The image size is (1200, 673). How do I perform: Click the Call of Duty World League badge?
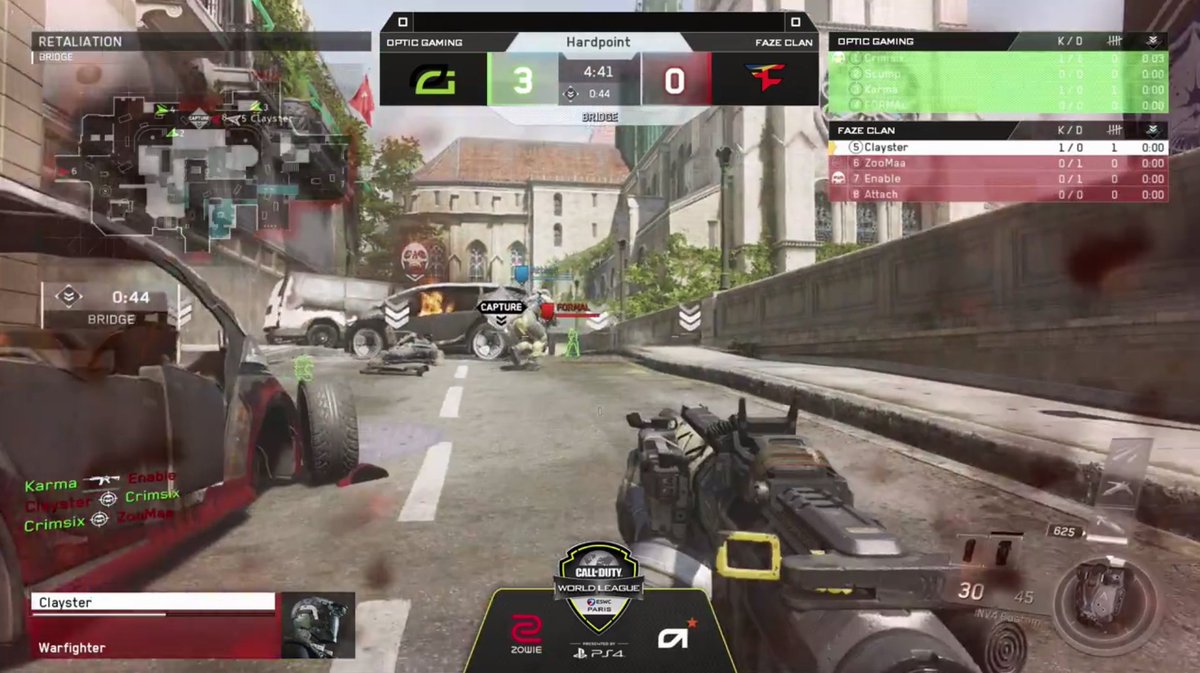tap(600, 573)
